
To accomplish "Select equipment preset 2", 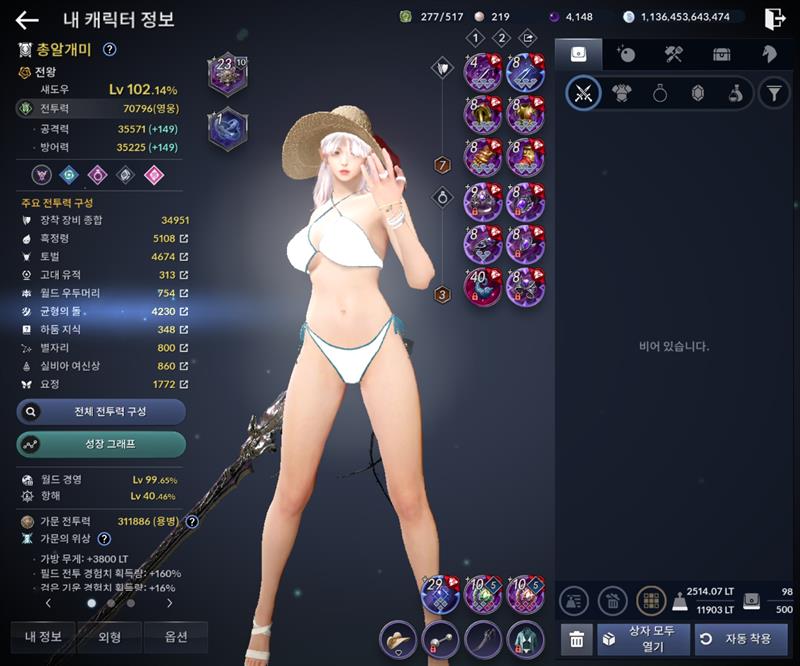I will 502,38.
